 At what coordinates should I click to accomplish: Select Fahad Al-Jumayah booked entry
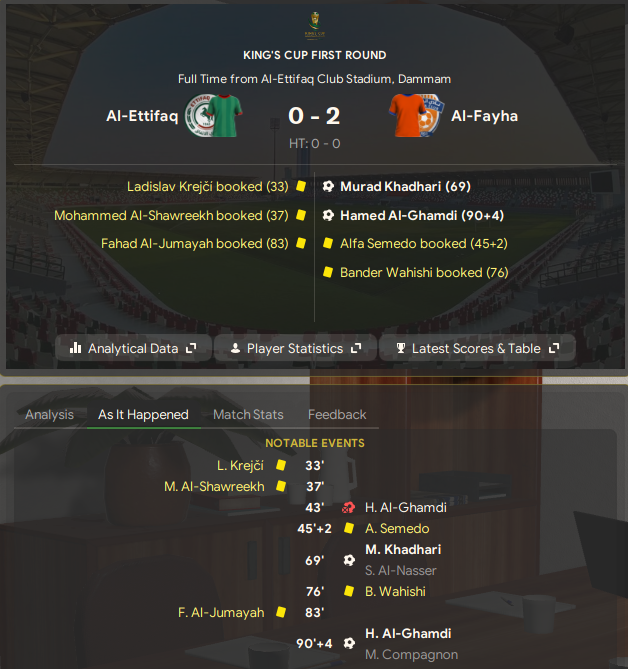pyautogui.click(x=194, y=243)
